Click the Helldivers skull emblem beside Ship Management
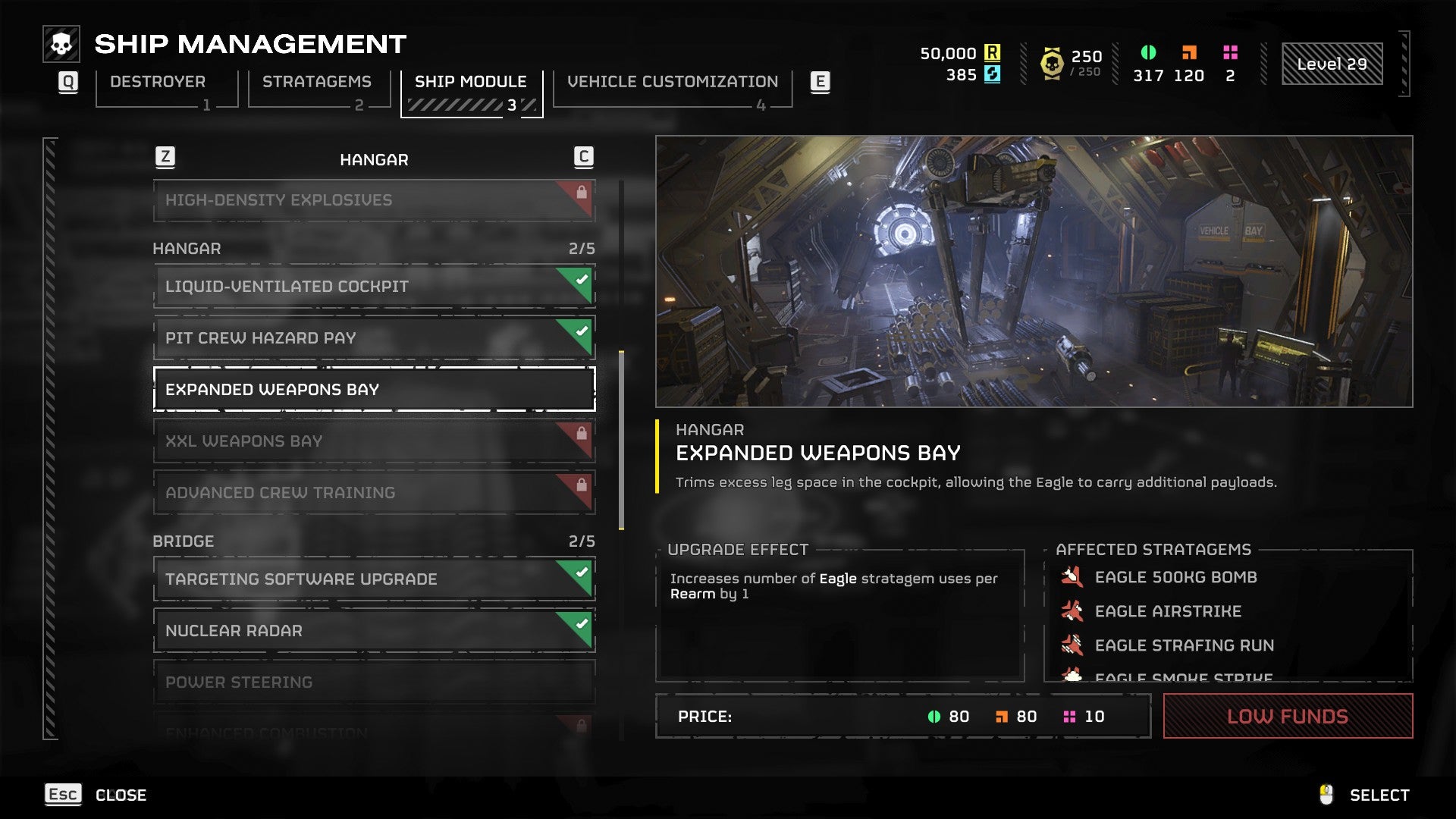1456x819 pixels. [61, 43]
